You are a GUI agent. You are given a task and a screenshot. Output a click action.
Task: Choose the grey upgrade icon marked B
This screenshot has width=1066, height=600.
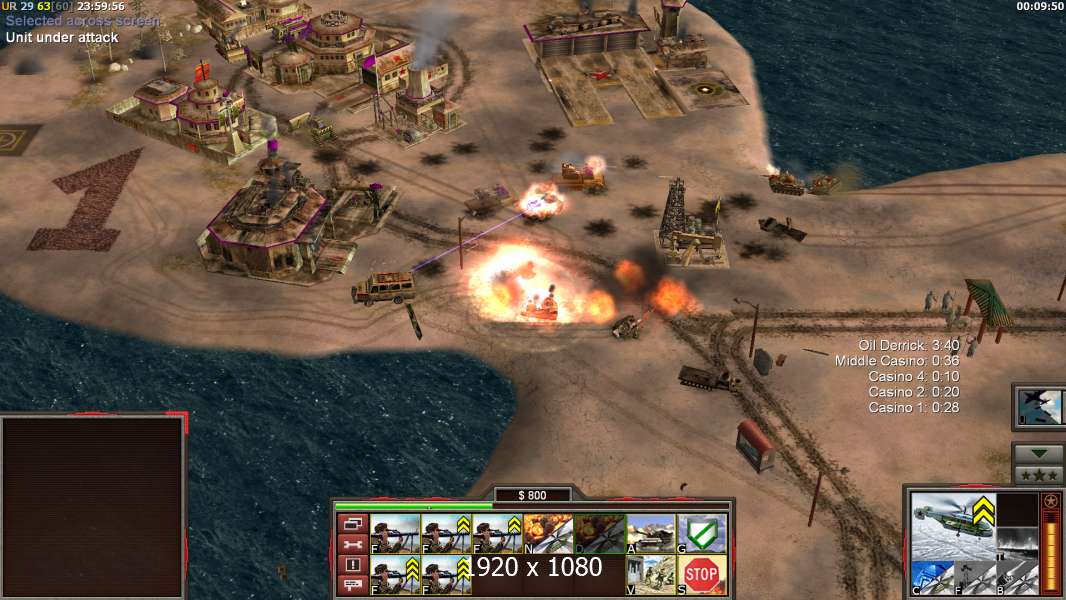1017,577
